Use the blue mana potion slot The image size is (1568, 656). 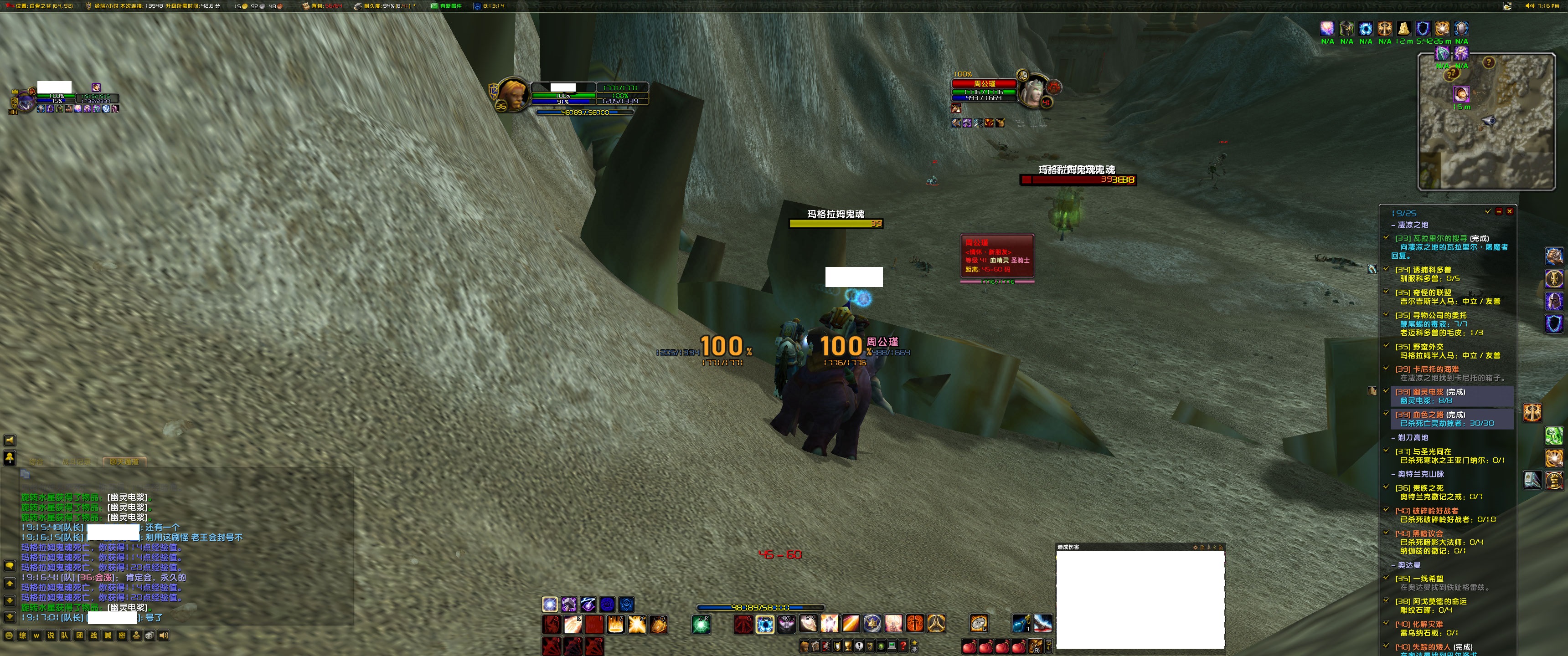point(1021,624)
